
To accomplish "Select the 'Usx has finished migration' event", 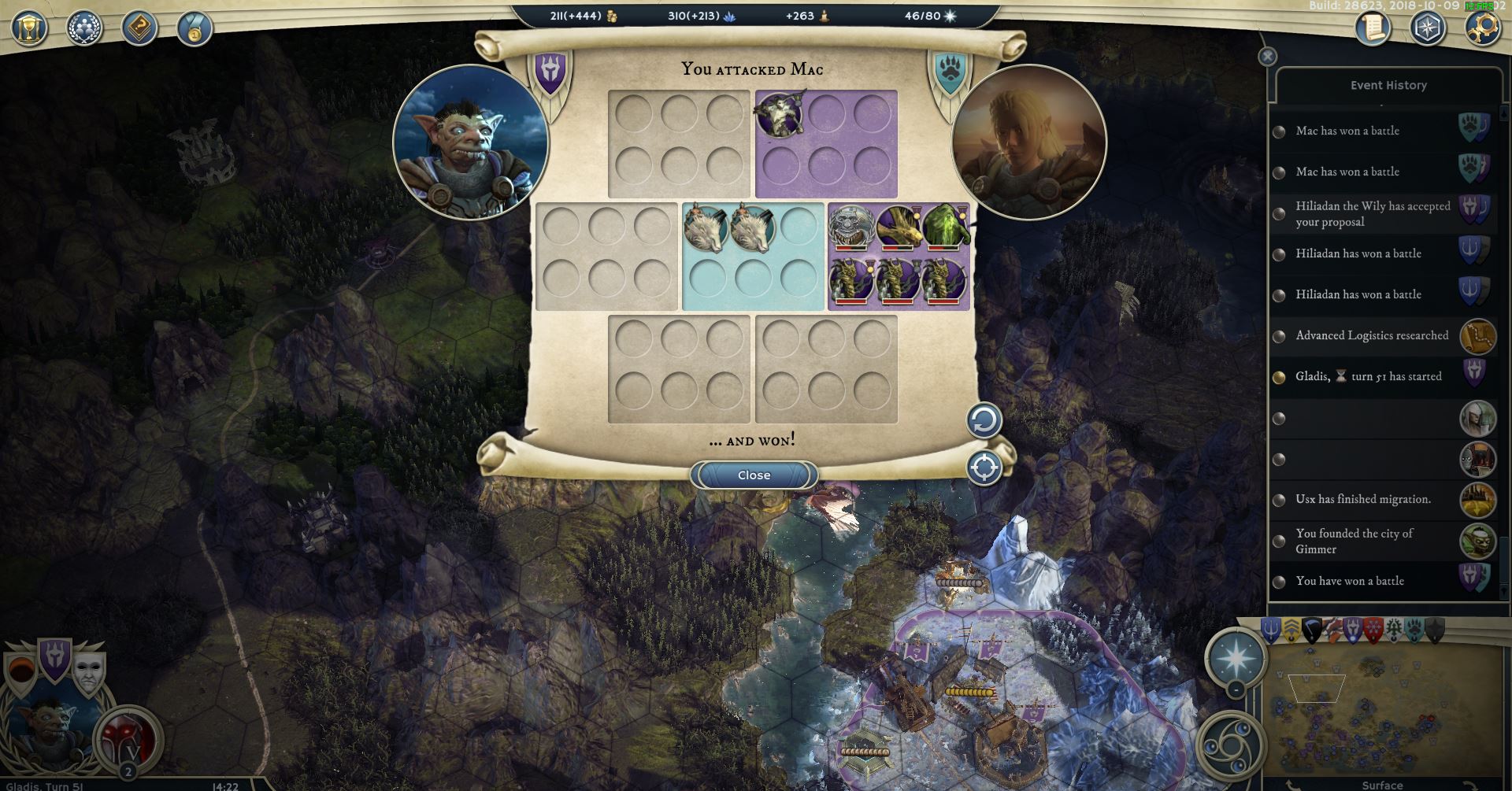I will point(1363,499).
